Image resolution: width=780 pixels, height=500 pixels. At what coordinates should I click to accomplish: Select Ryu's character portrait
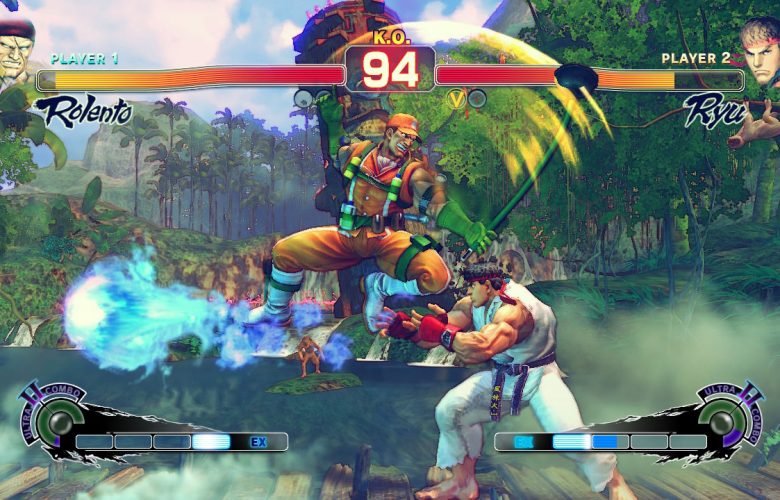click(x=761, y=48)
